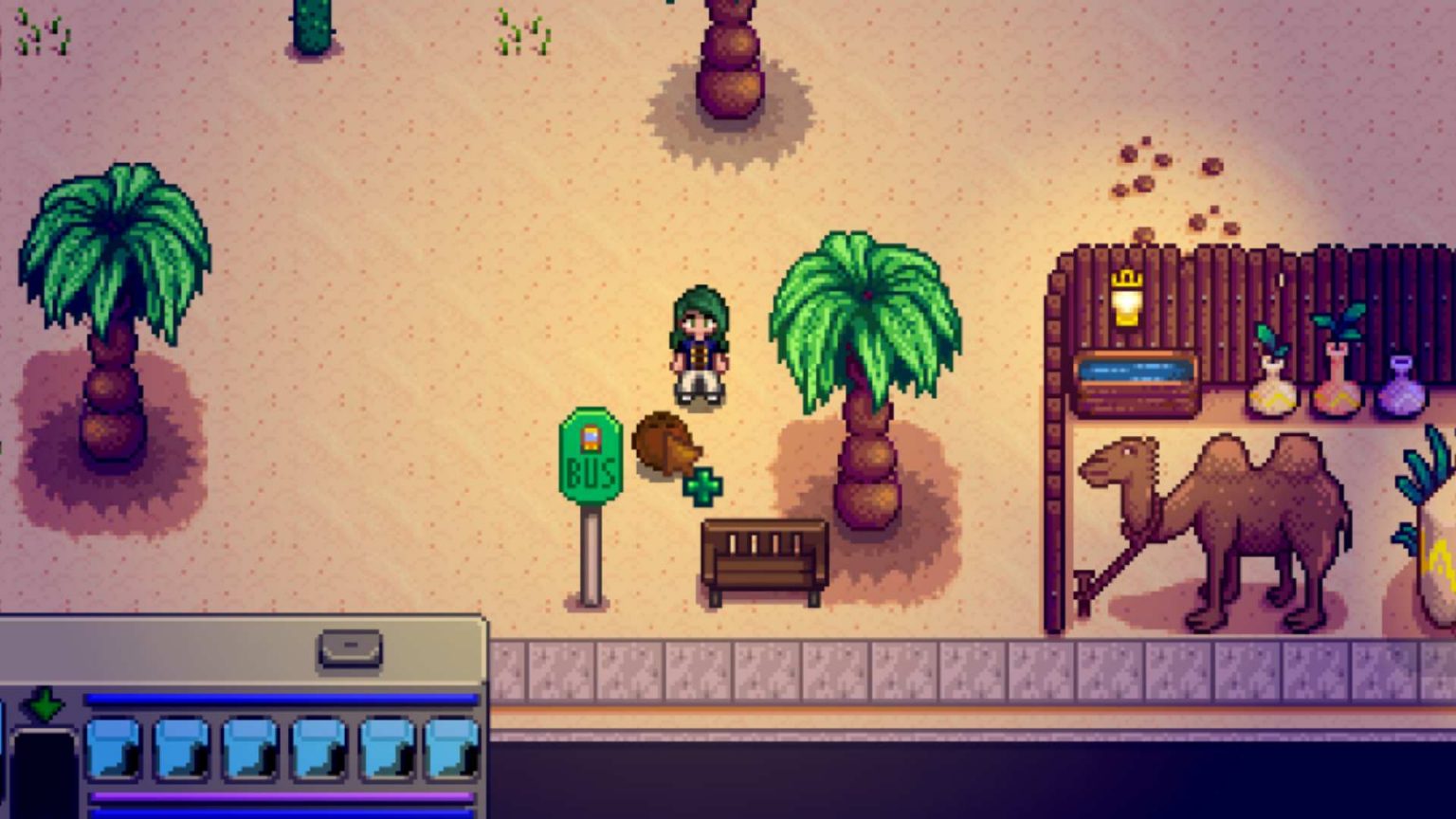Select the second inventory slot item

[x=183, y=749]
